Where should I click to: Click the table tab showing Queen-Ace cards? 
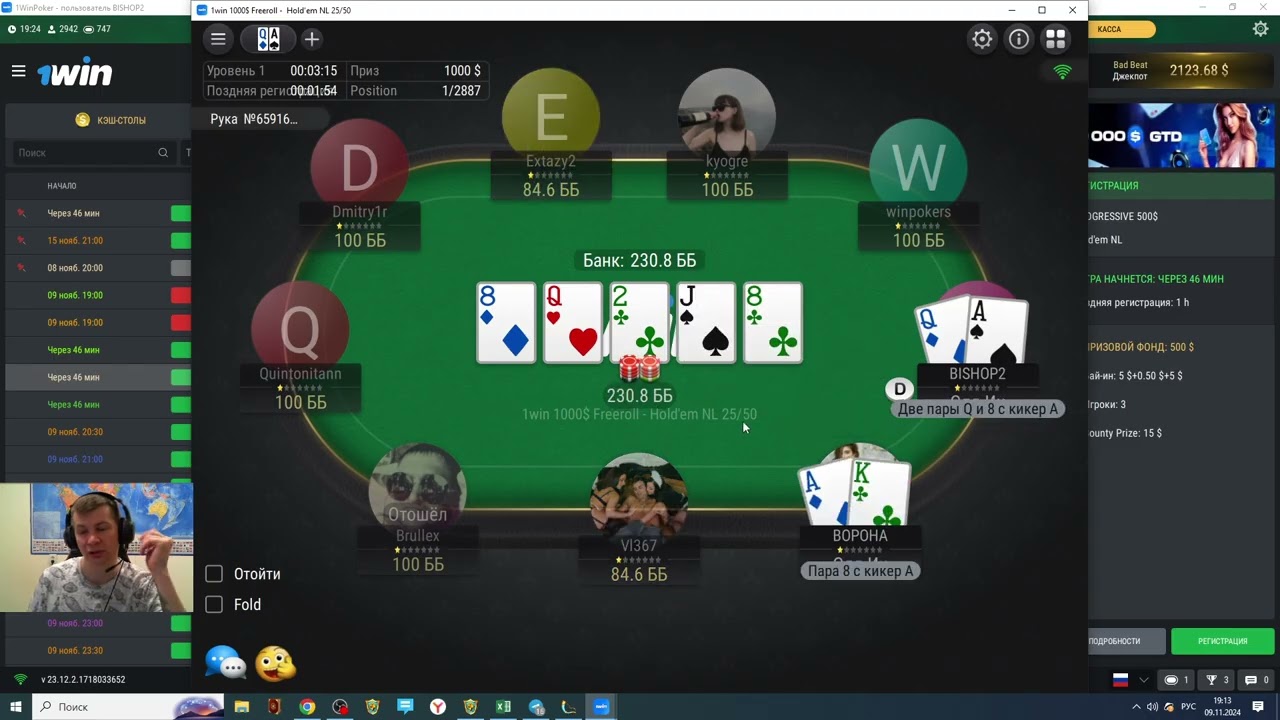point(268,38)
